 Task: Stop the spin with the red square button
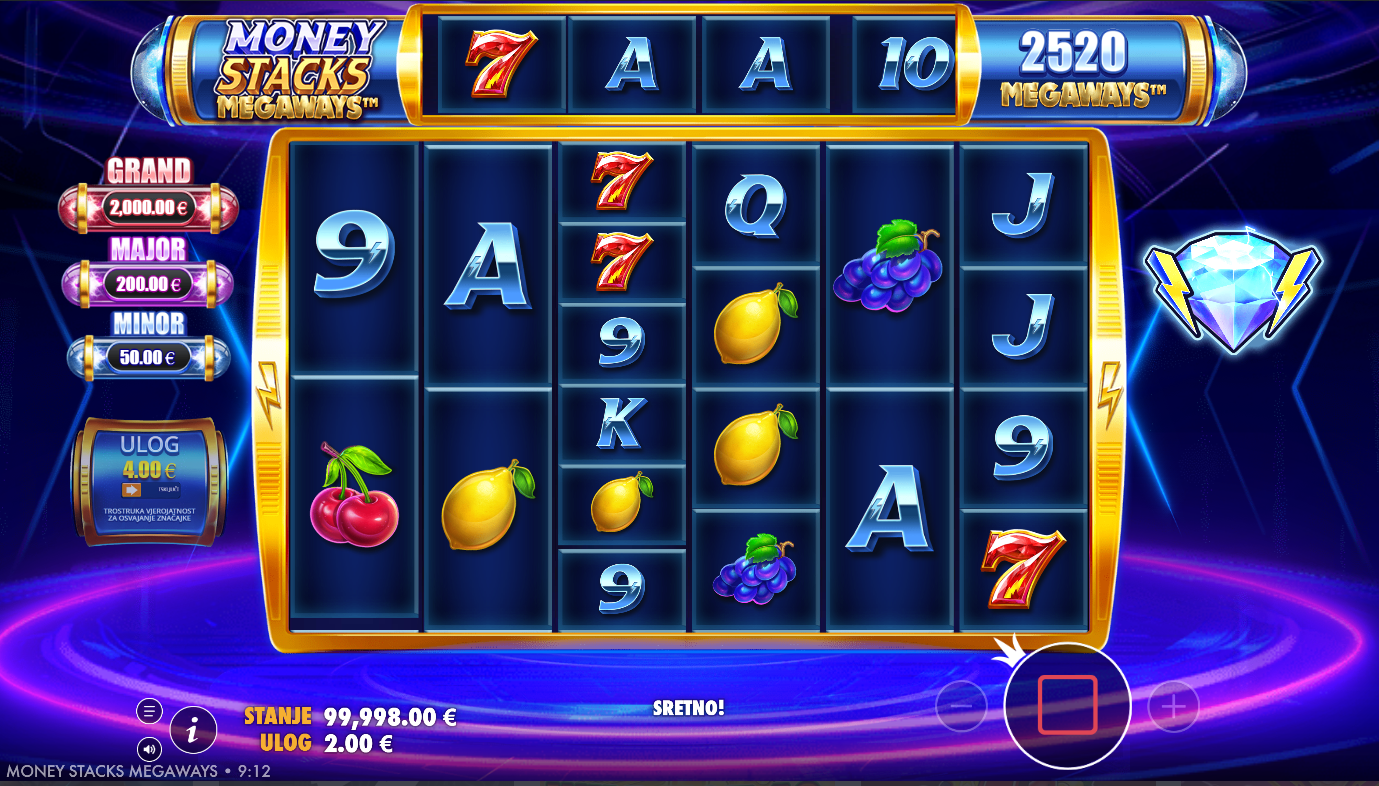coord(1067,705)
